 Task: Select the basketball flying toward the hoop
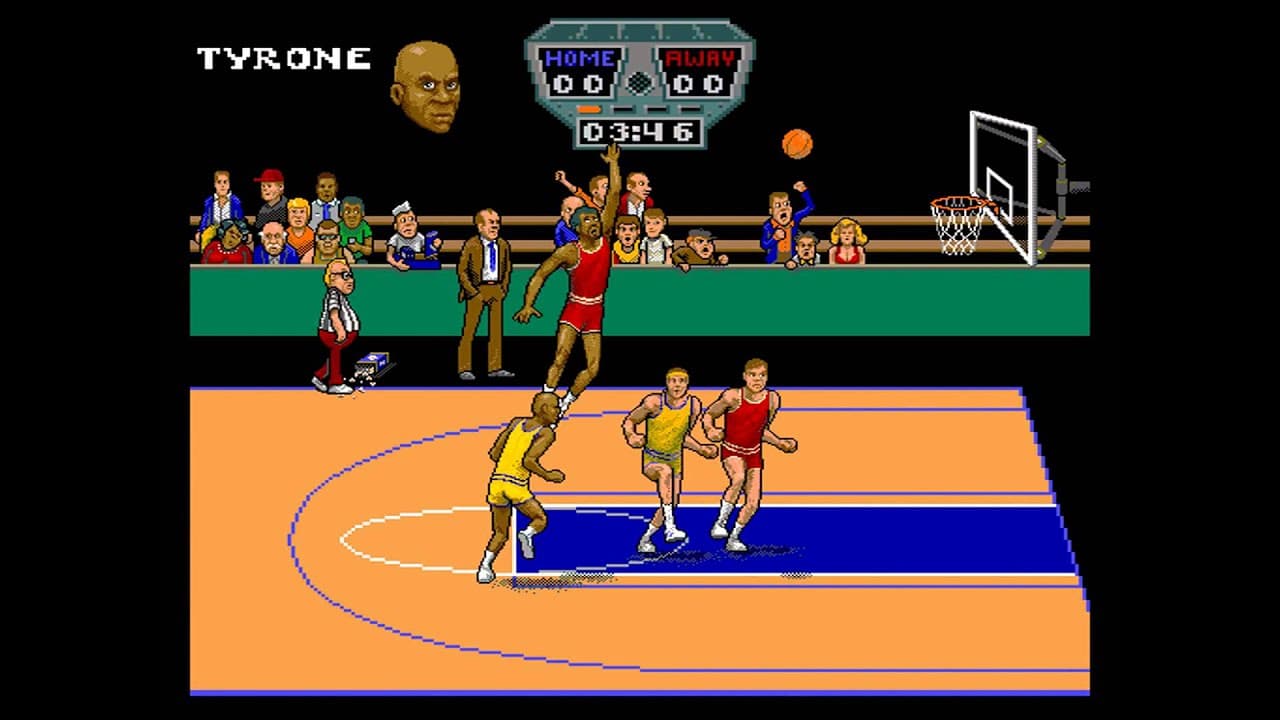pyautogui.click(x=795, y=145)
